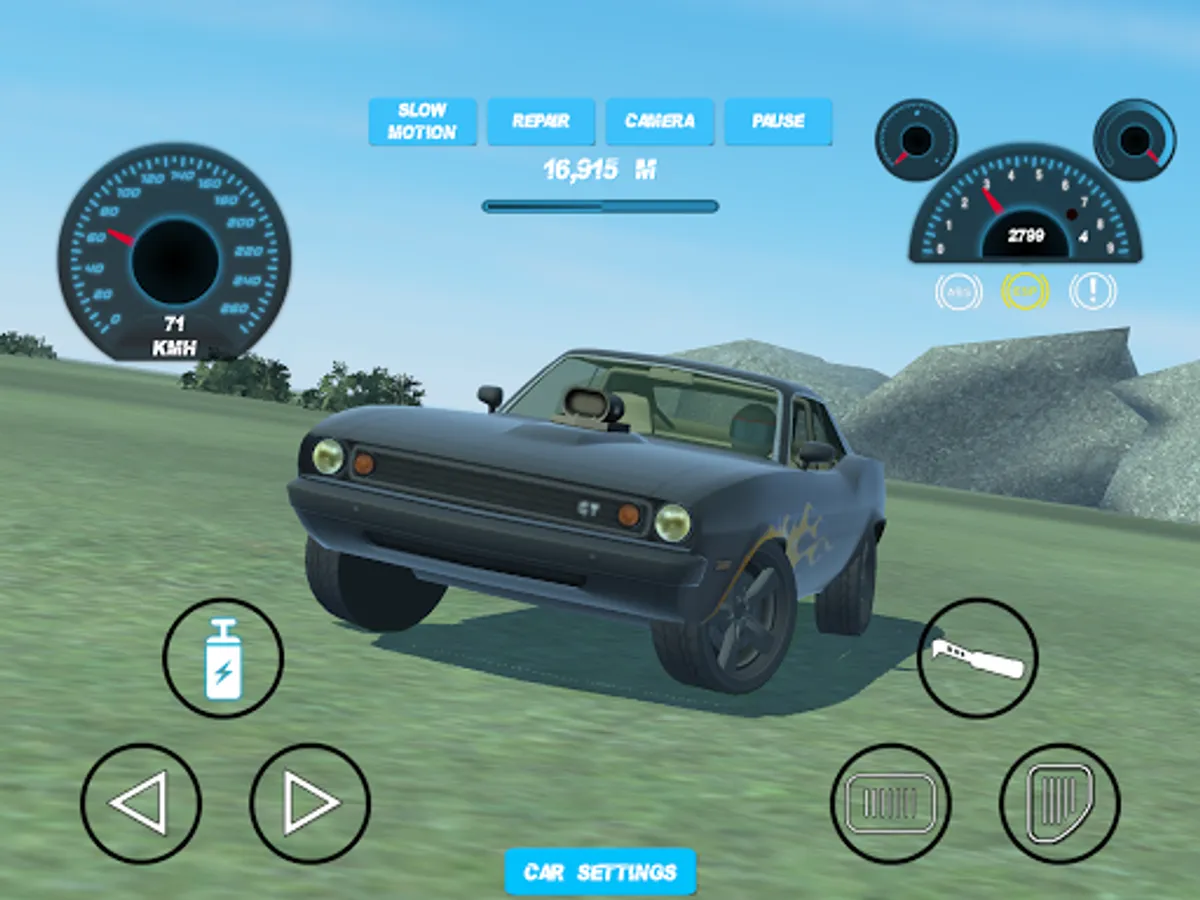1200x900 pixels.
Task: Tap the Repair button
Action: (541, 121)
